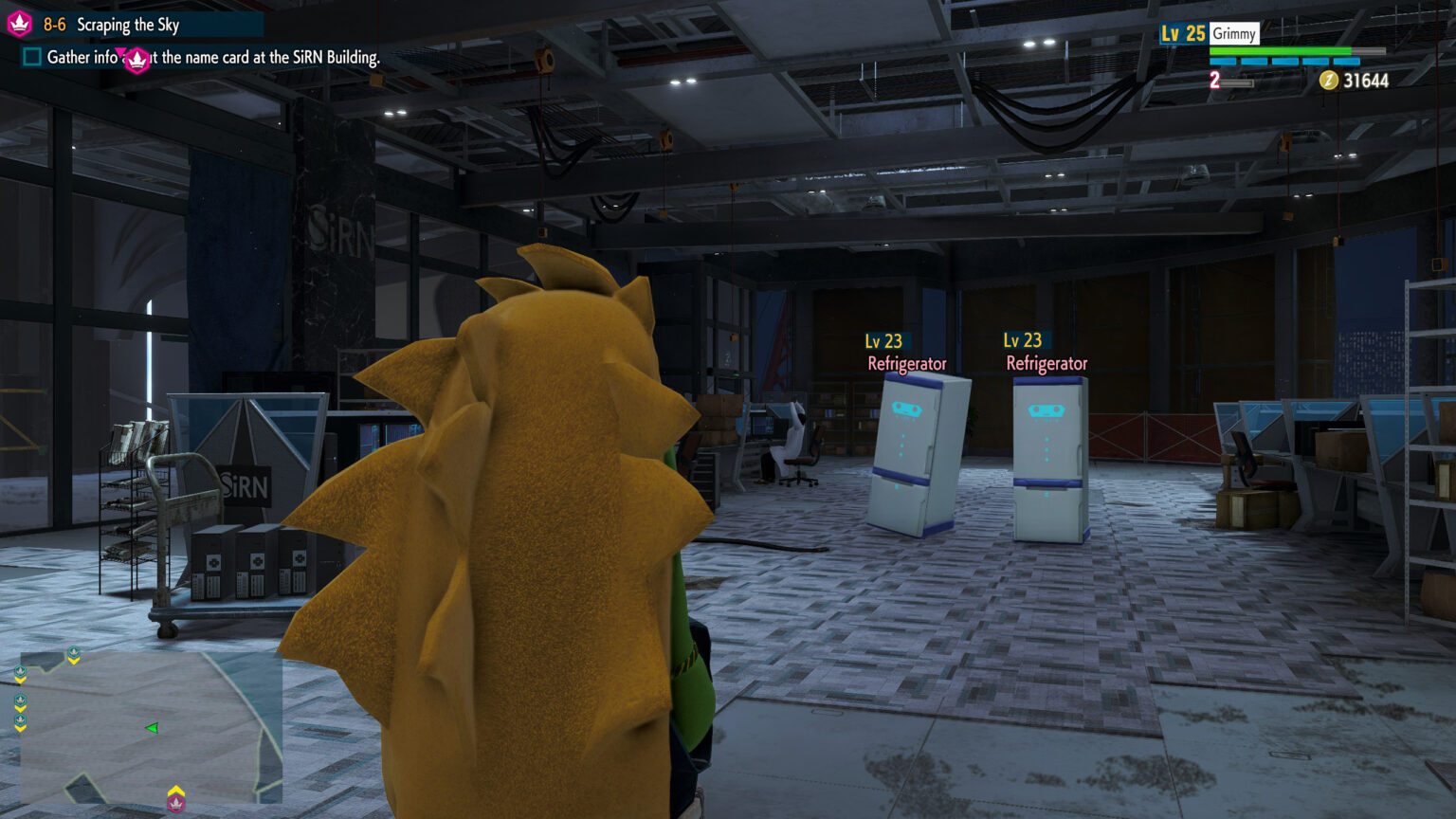The image size is (1456, 819).
Task: Tick the Gather info objective checkbox
Action: pyautogui.click(x=32, y=57)
